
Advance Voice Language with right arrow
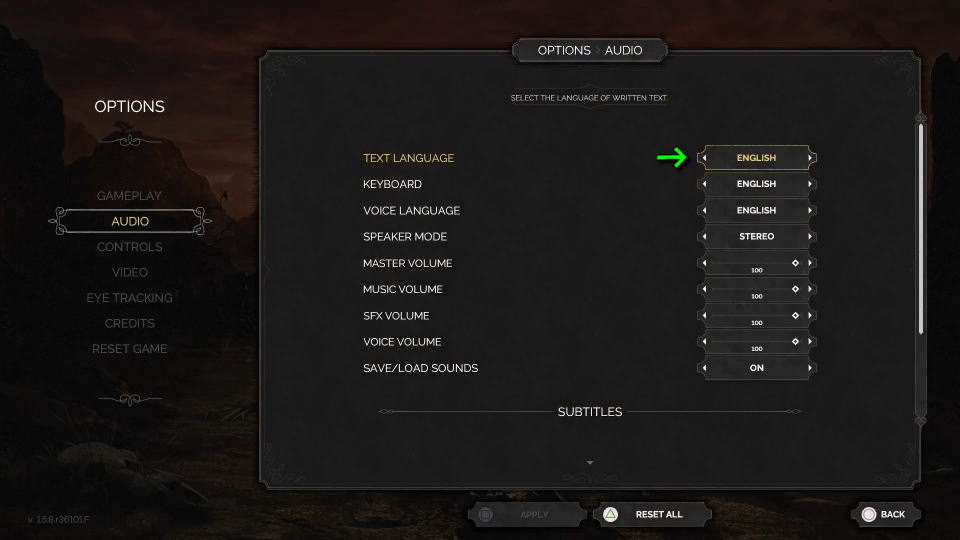[811, 211]
